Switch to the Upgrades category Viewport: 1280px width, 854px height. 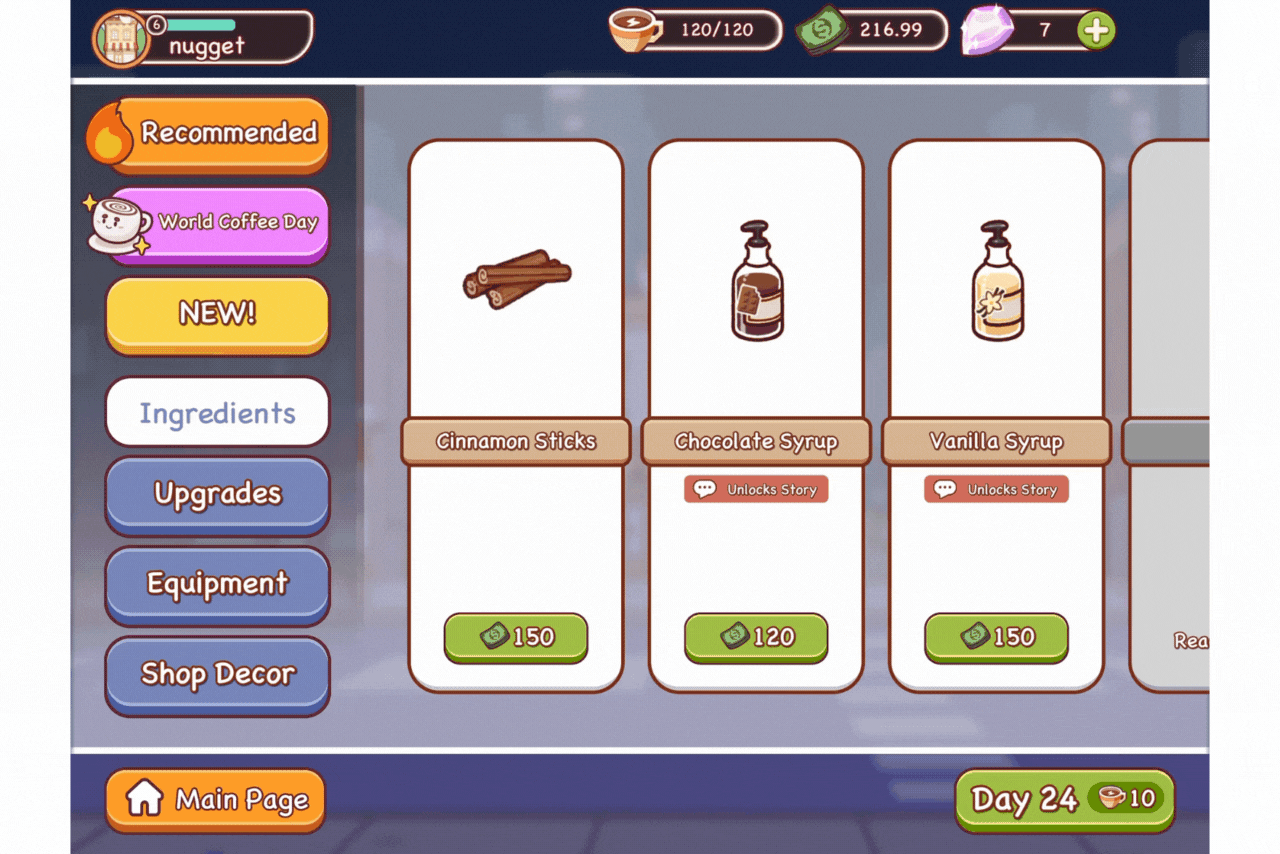[x=217, y=494]
